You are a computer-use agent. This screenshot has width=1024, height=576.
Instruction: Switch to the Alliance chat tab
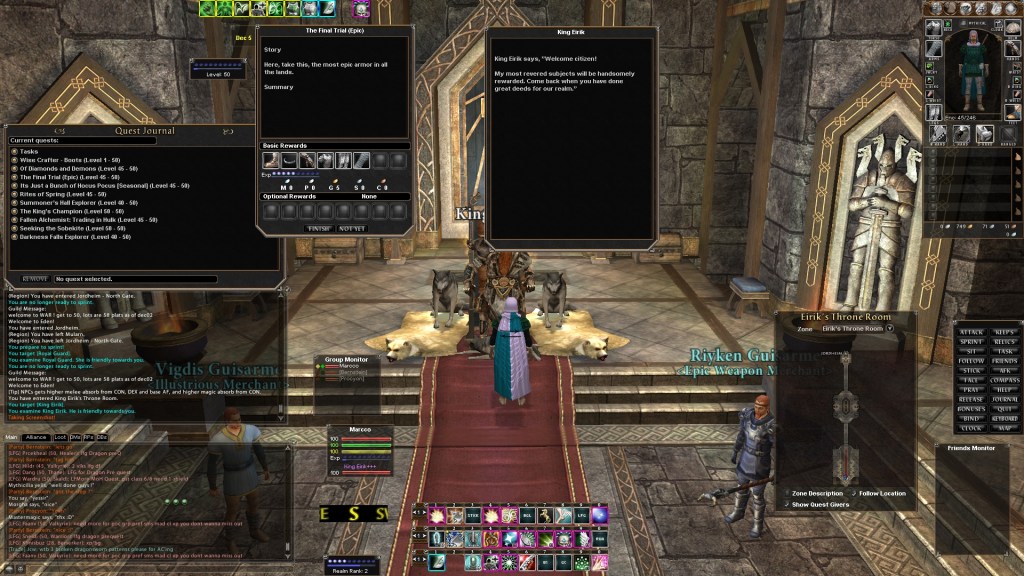37,437
